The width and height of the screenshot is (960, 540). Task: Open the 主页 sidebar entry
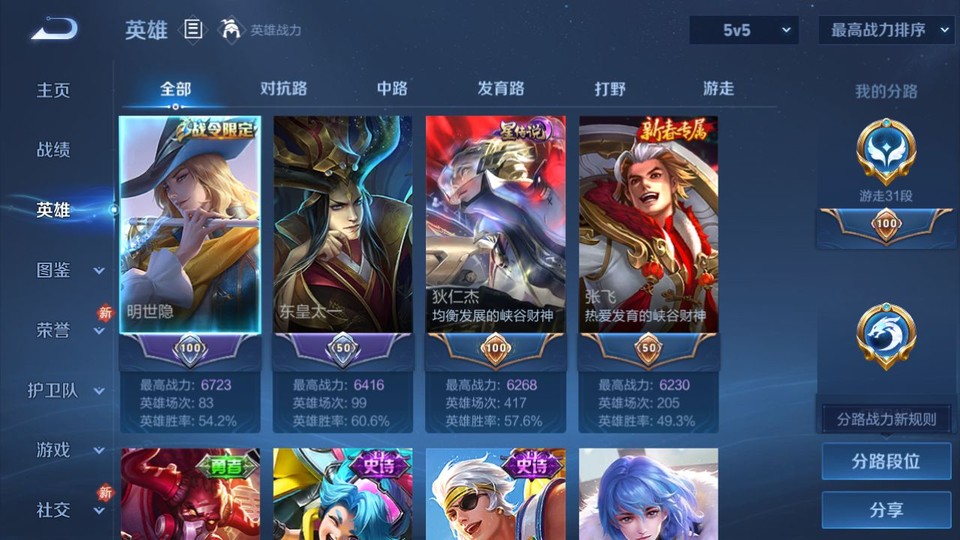coord(54,90)
